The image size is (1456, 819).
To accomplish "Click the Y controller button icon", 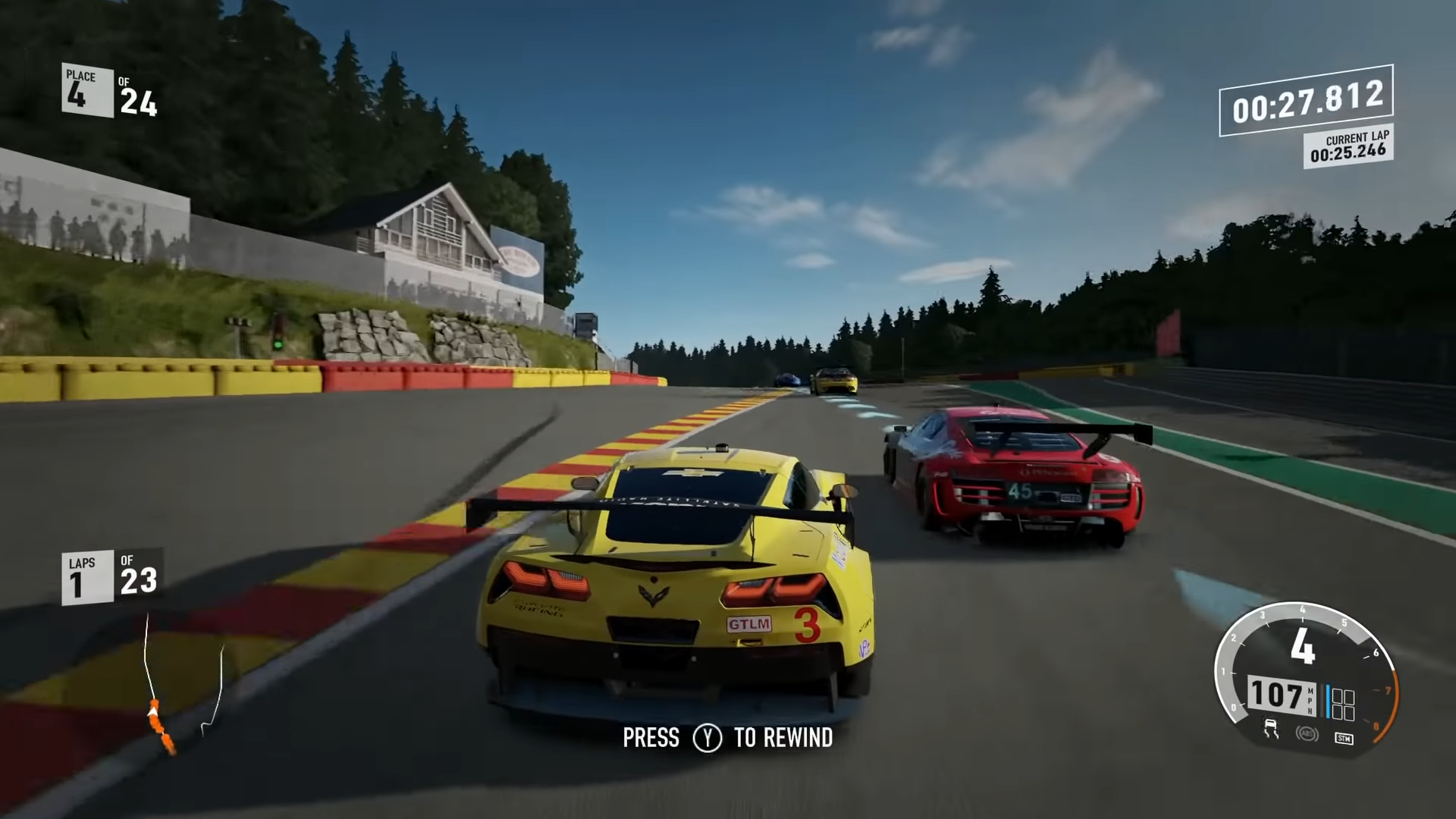I will [707, 738].
